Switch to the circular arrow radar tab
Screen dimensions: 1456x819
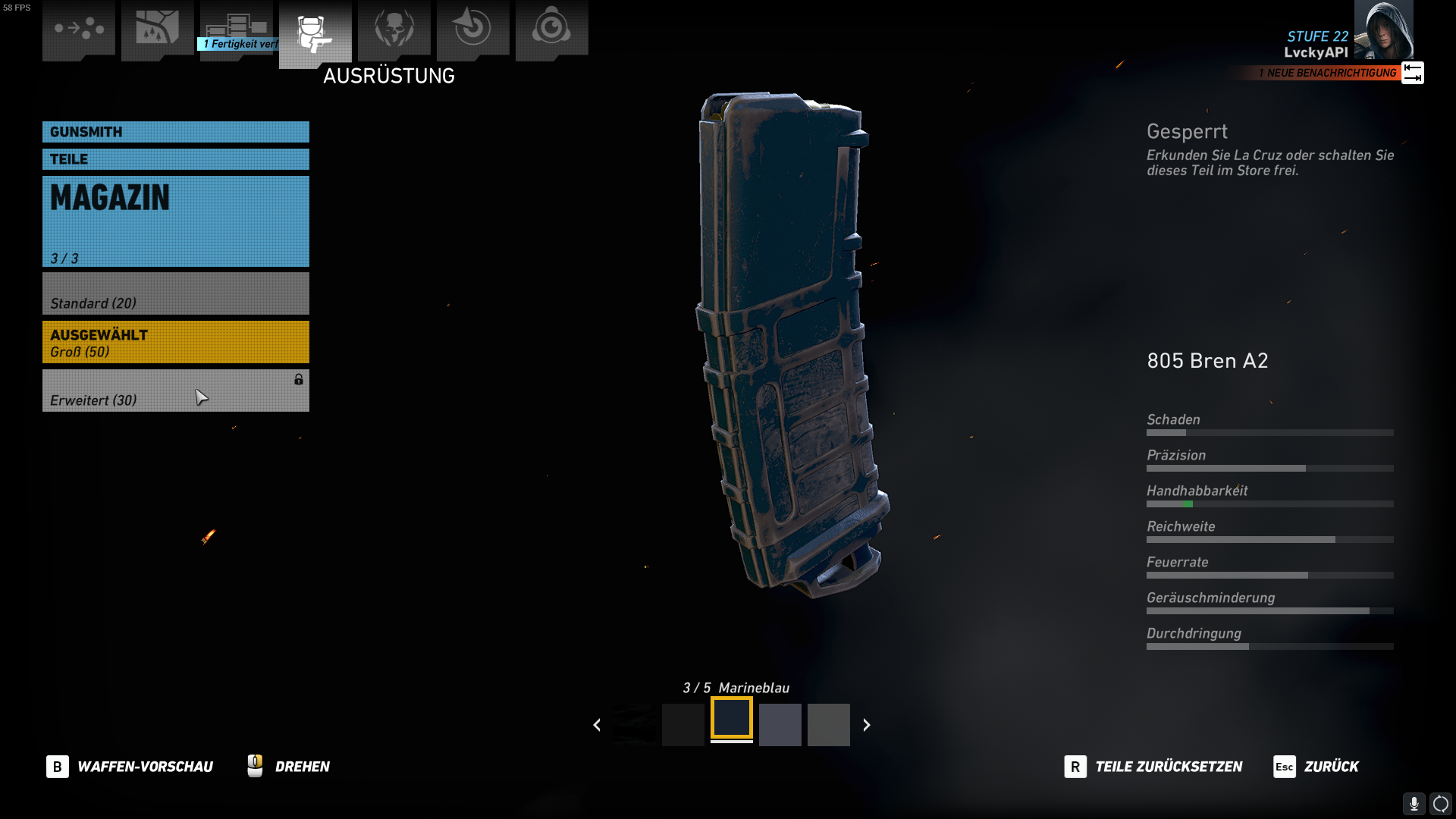click(473, 29)
